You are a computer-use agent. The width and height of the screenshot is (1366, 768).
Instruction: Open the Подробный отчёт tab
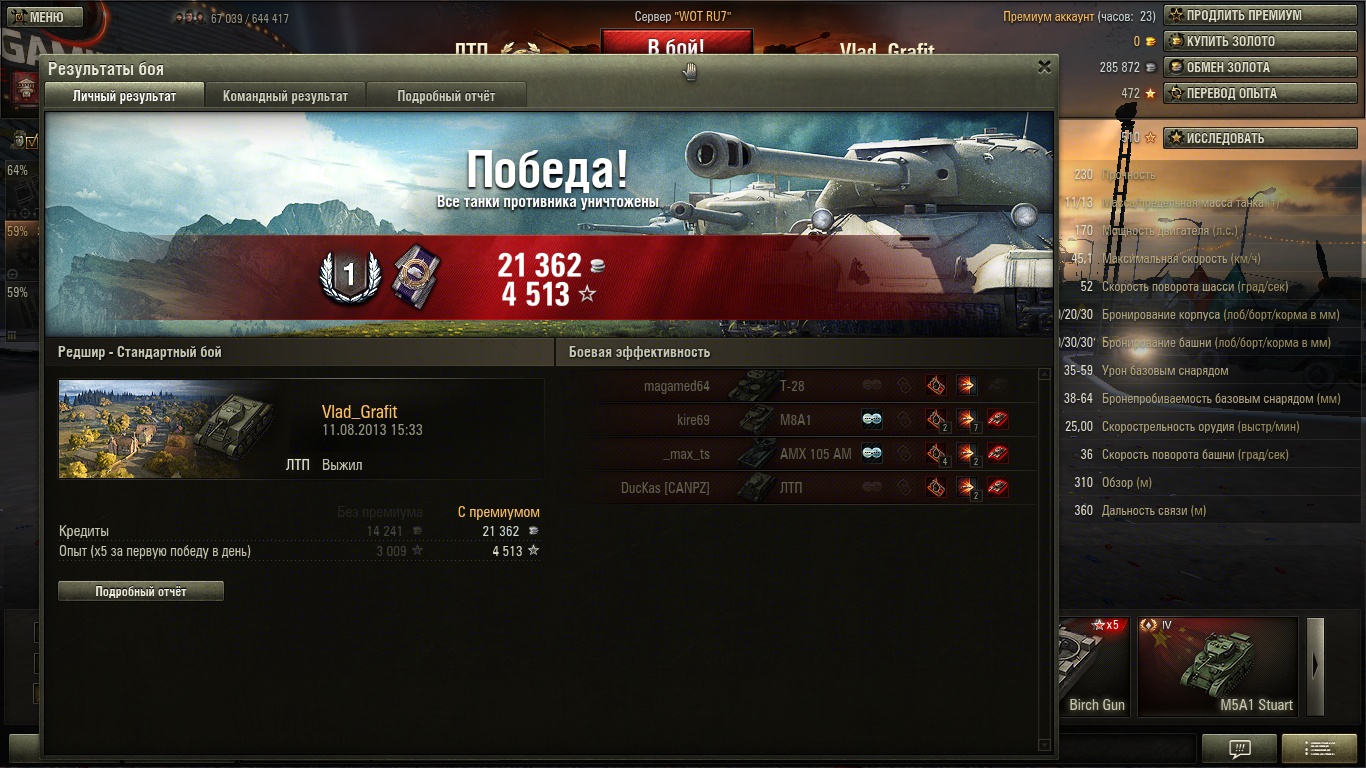tap(446, 96)
